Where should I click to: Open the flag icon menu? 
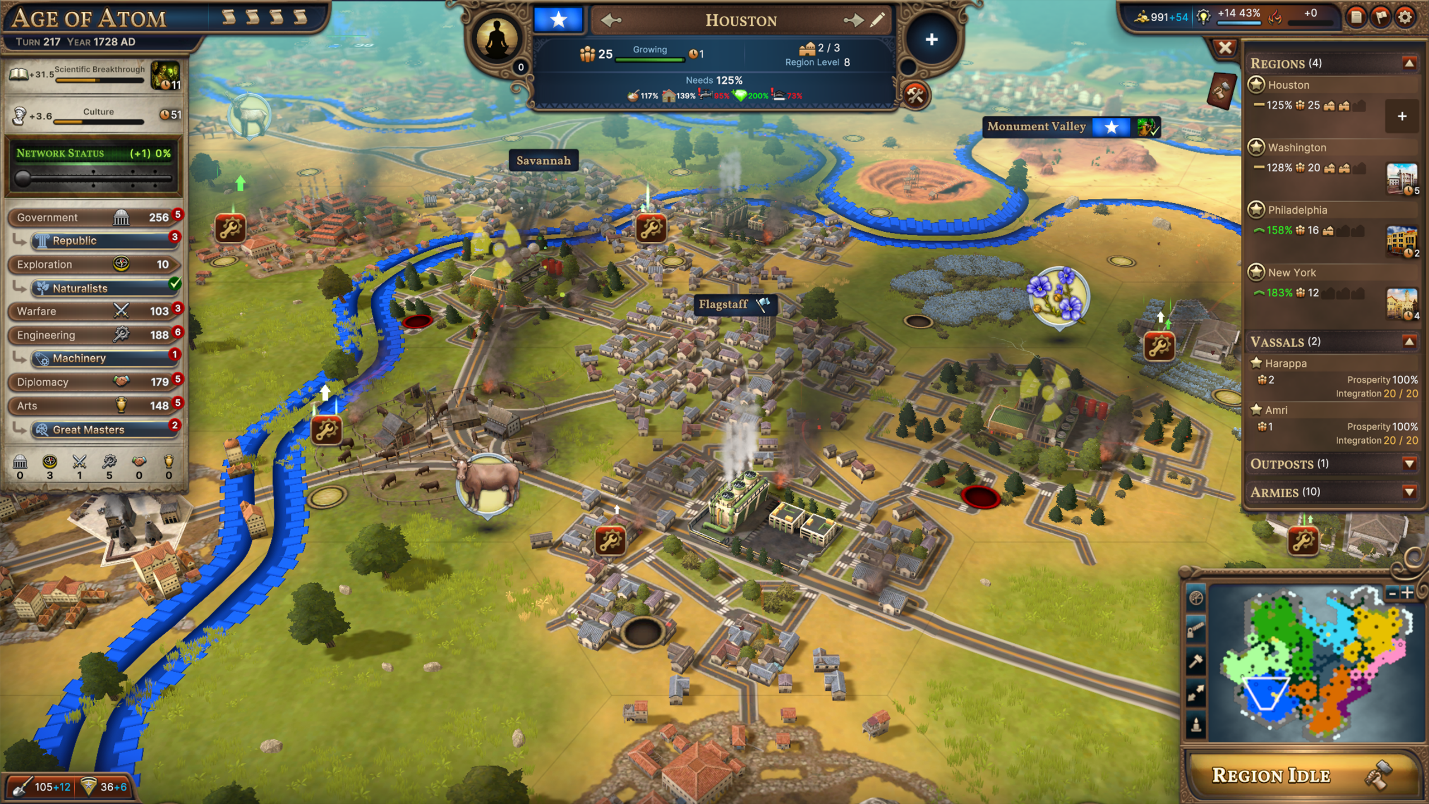1381,16
